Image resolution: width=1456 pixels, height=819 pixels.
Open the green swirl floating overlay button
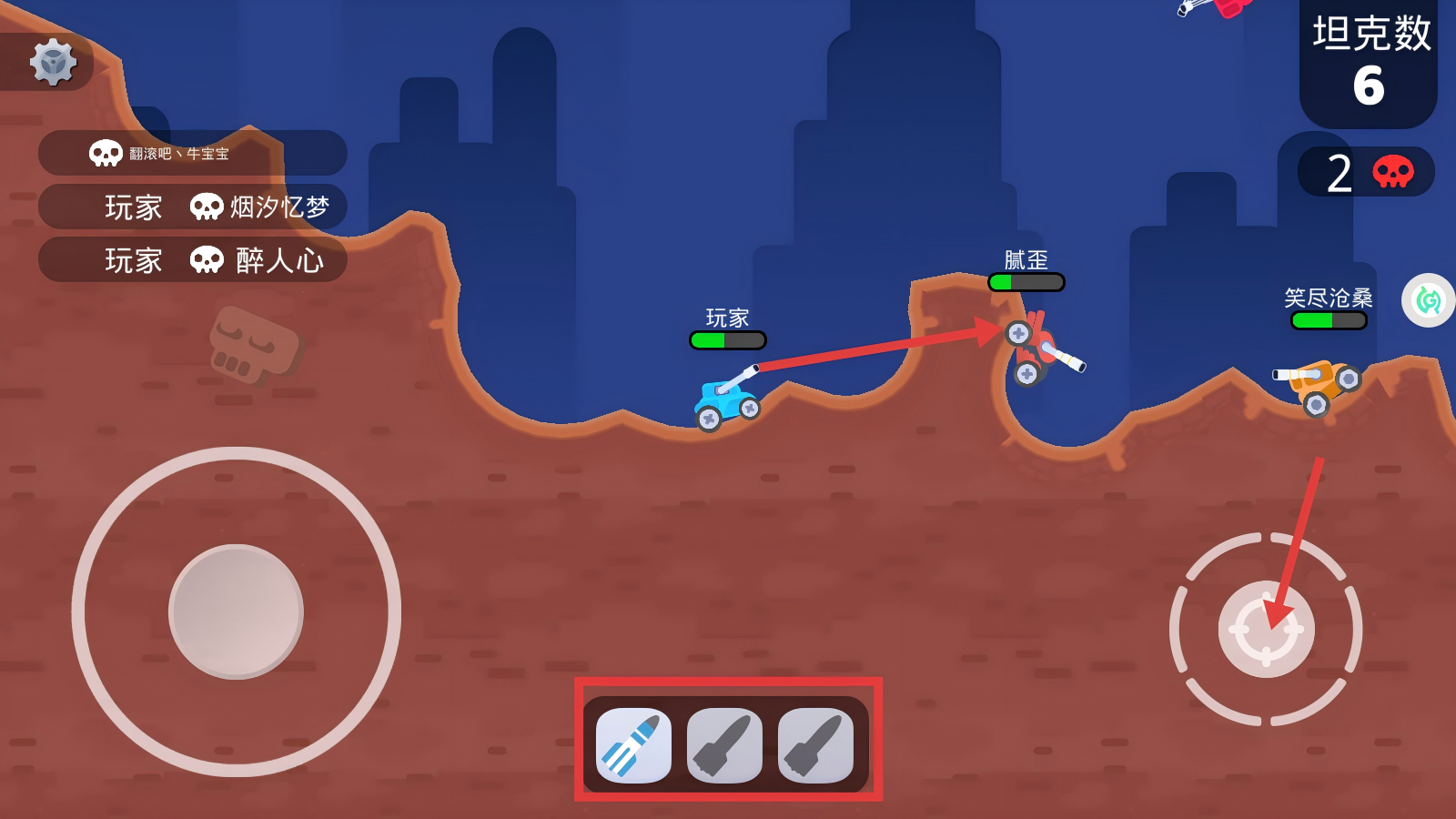[1429, 300]
